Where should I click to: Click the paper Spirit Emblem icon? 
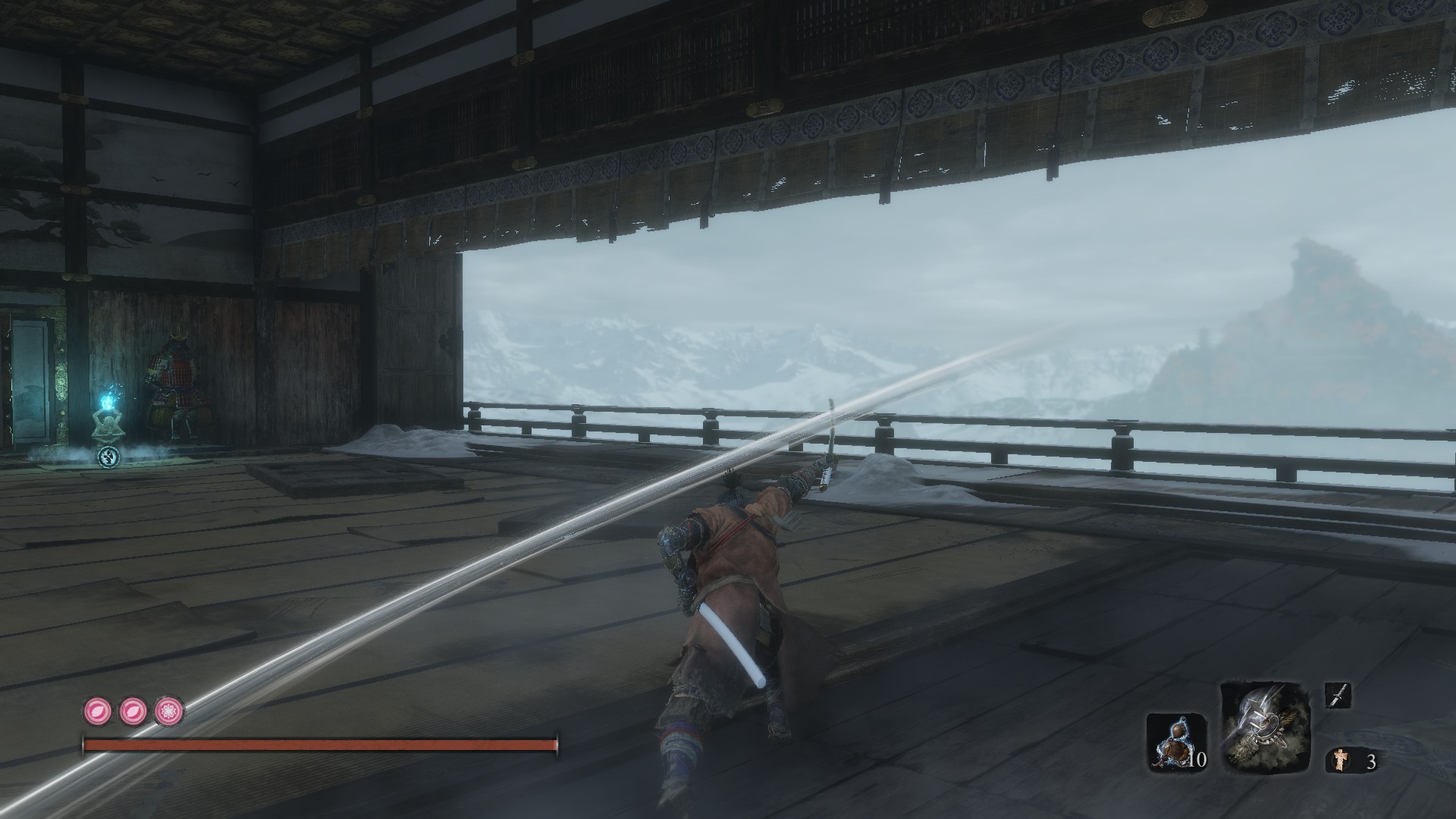pyautogui.click(x=1340, y=761)
